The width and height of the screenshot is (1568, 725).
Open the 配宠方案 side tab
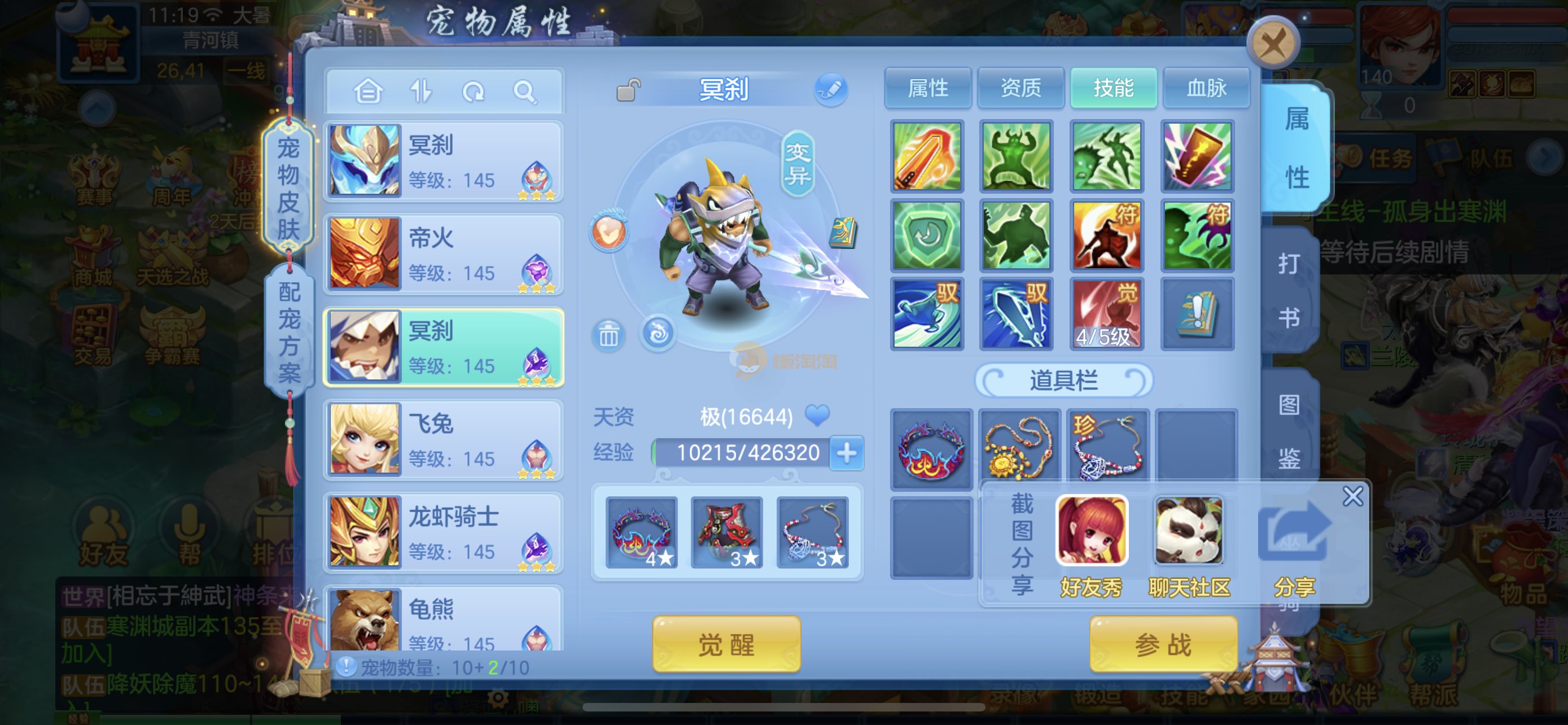pos(289,331)
